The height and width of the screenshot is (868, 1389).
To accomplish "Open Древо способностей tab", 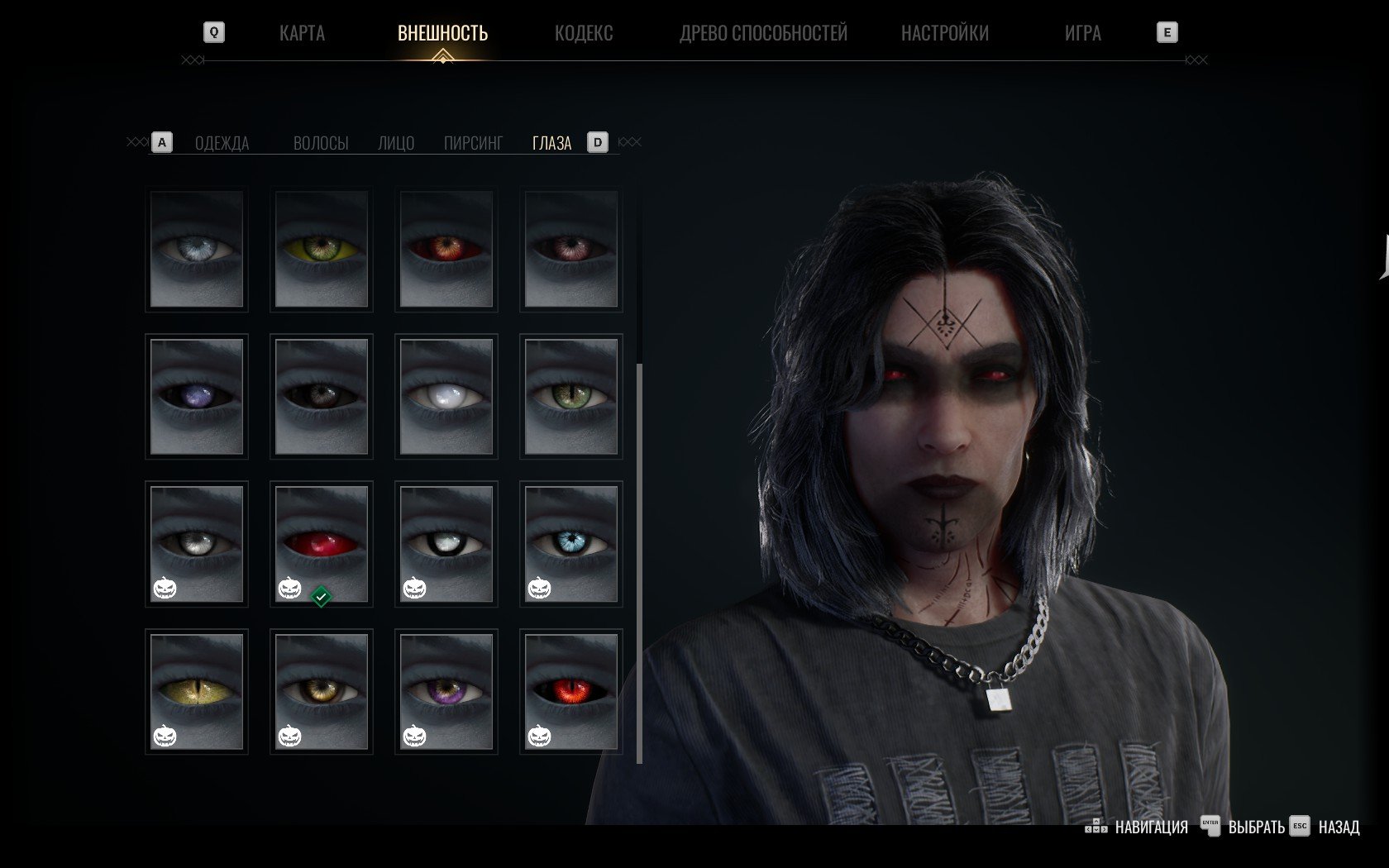I will coord(763,33).
